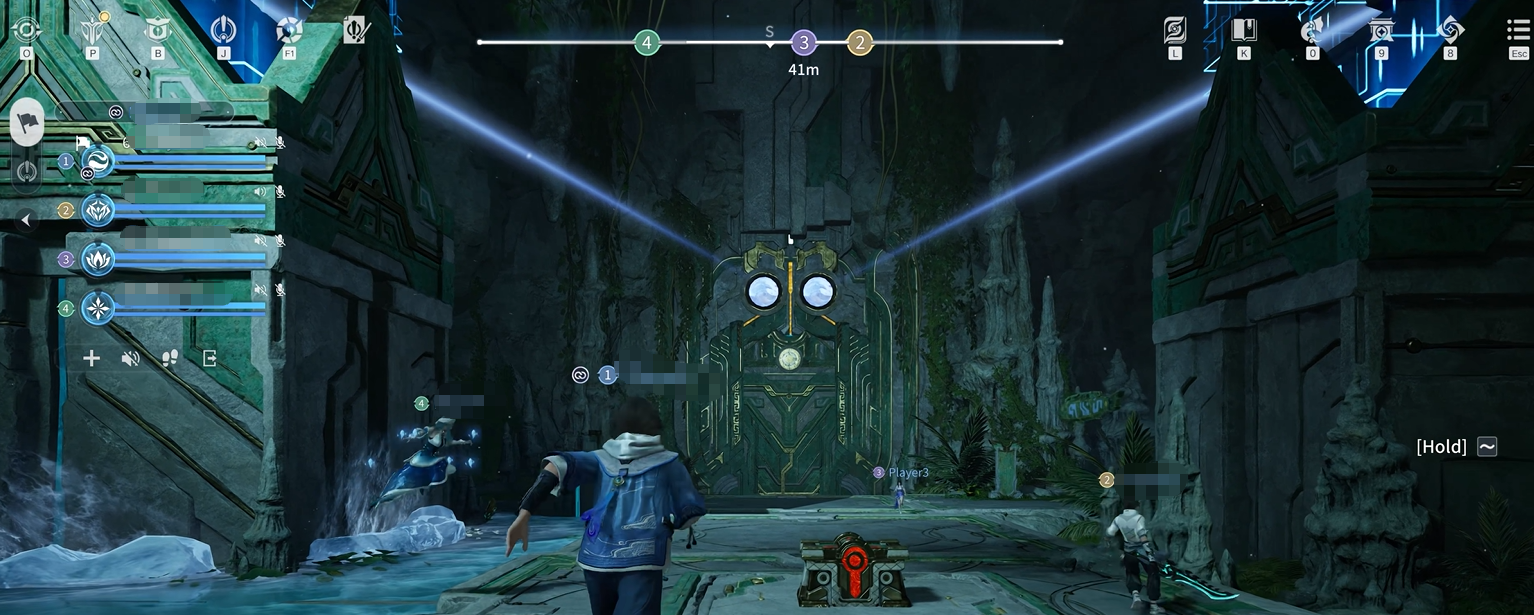The width and height of the screenshot is (1534, 615).
Task: Select party member 3 lotus portrait
Action: pos(98,259)
